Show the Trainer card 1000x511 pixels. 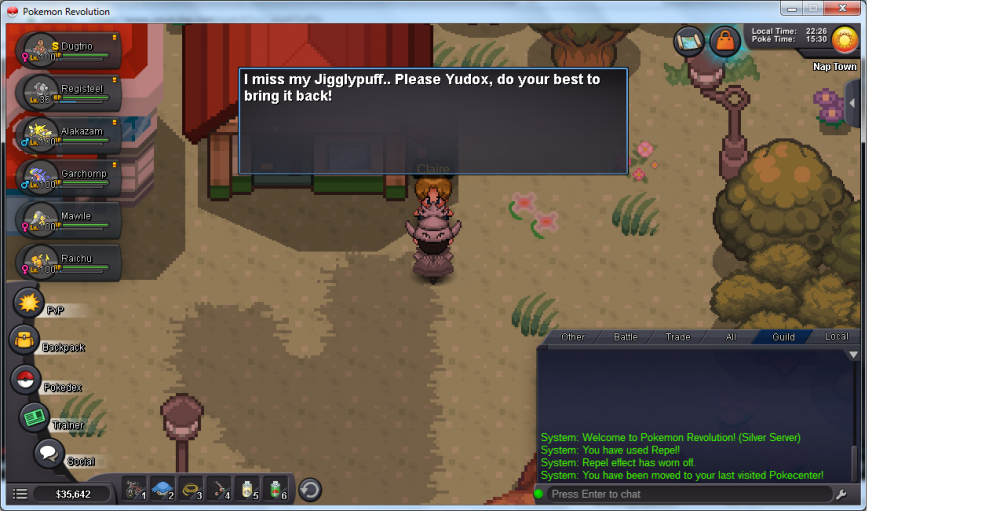point(34,417)
